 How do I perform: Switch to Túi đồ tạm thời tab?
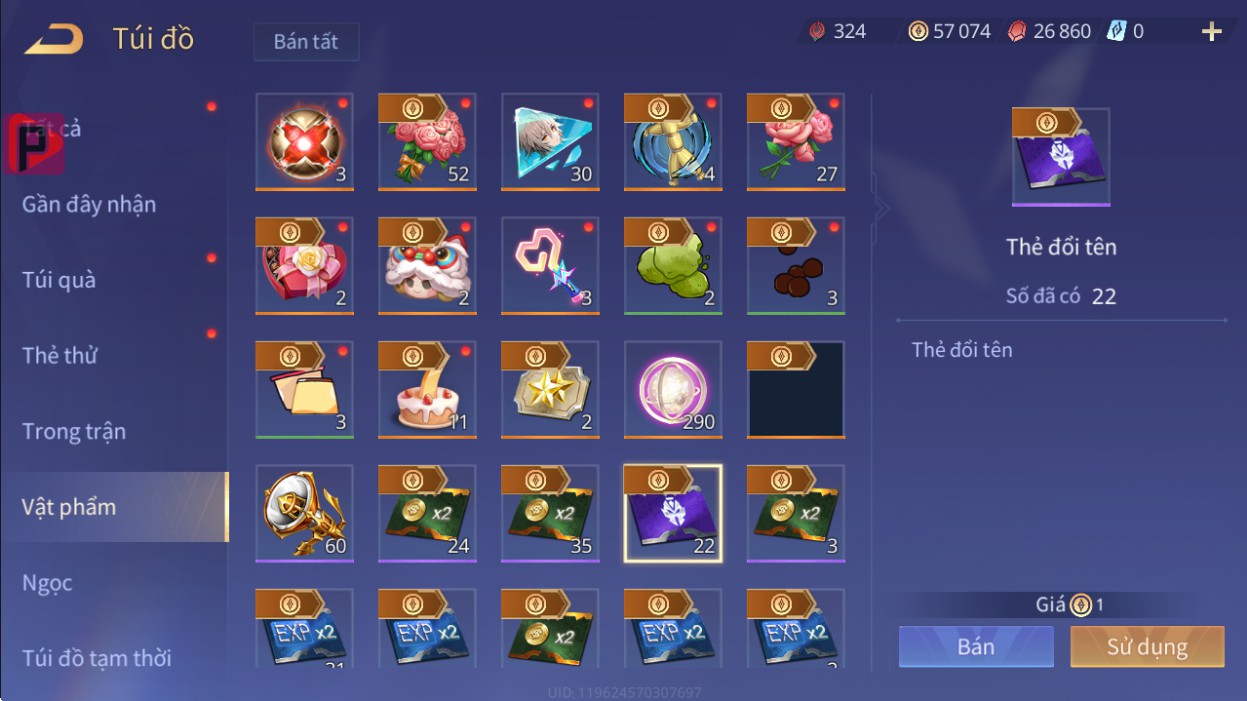pos(97,658)
